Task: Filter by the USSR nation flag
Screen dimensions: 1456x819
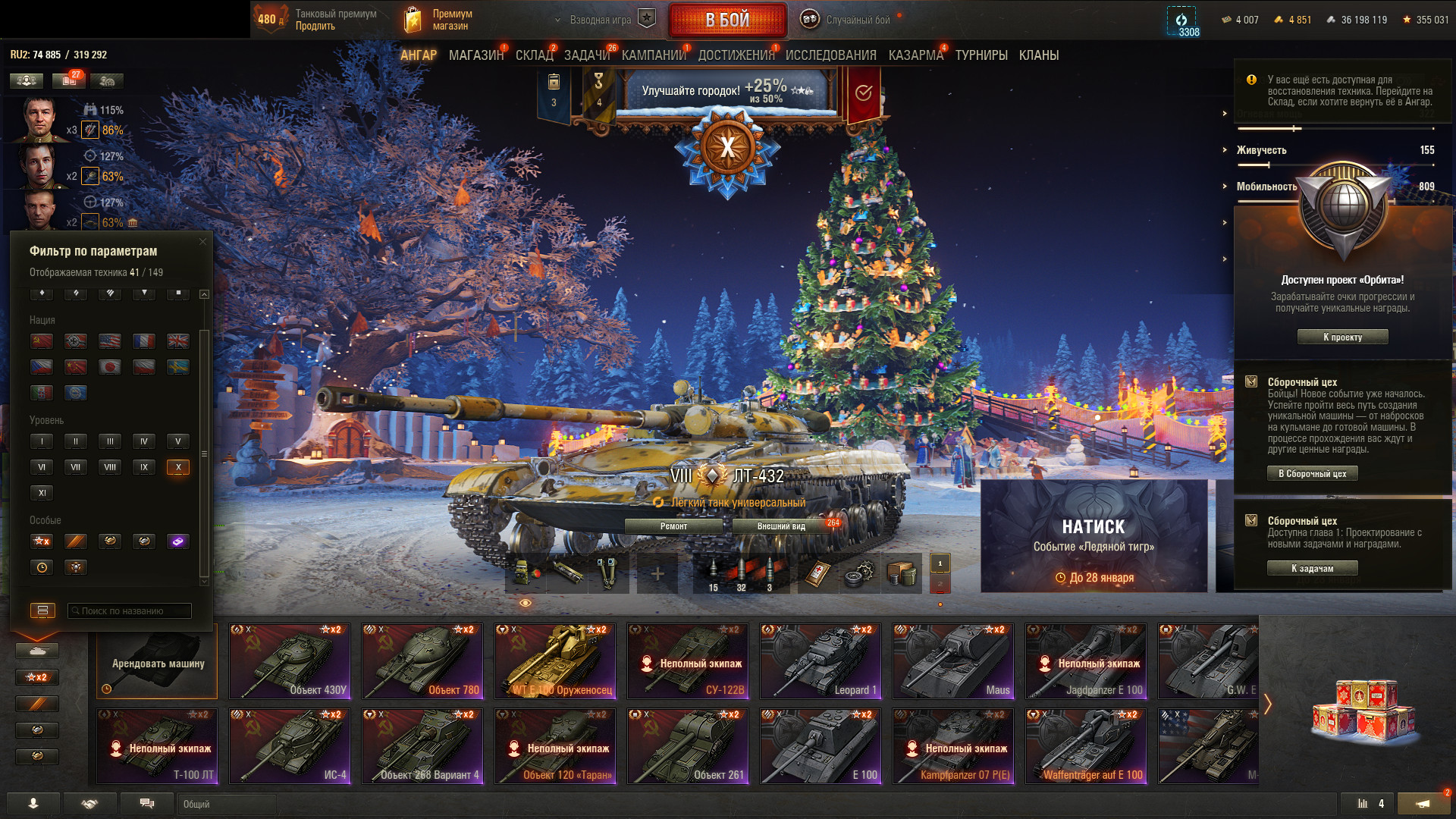Action: (x=42, y=341)
